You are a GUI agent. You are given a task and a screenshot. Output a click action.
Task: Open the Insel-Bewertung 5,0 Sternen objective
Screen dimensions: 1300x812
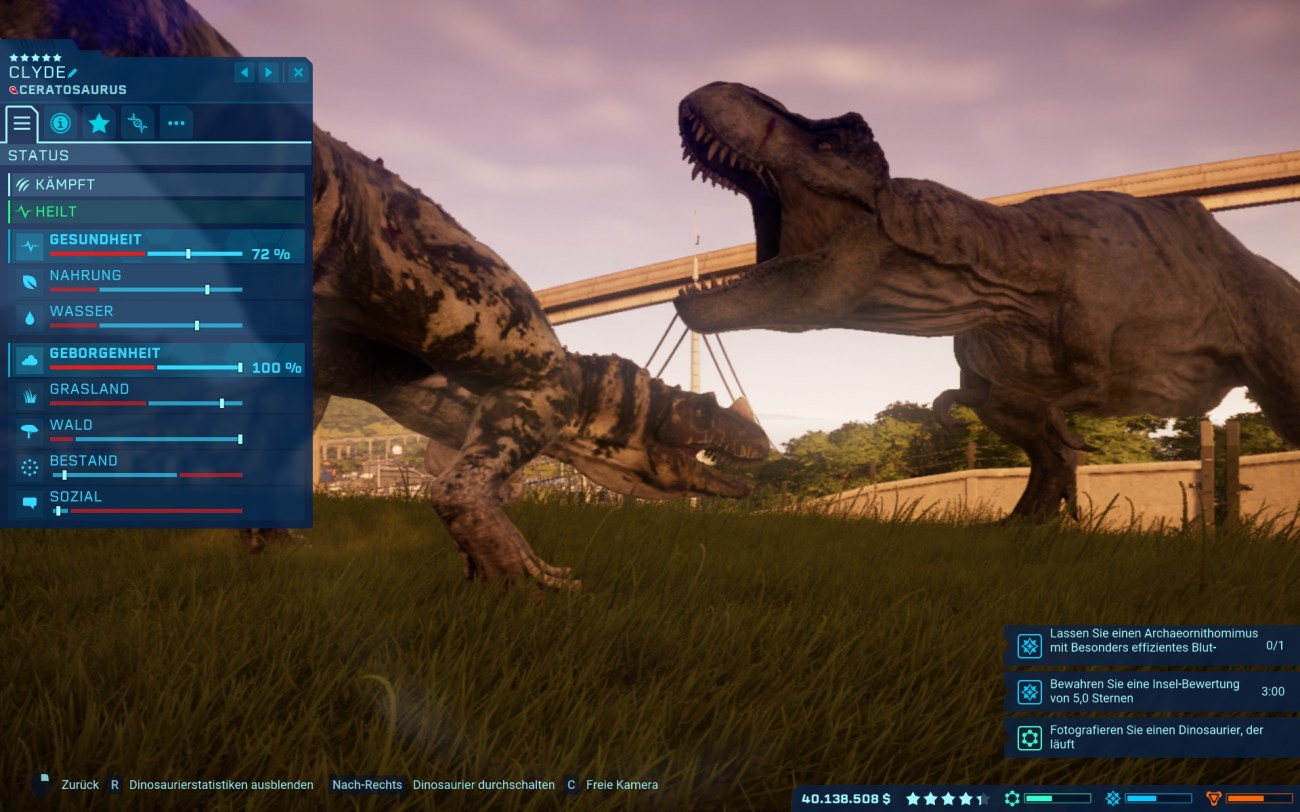1152,691
